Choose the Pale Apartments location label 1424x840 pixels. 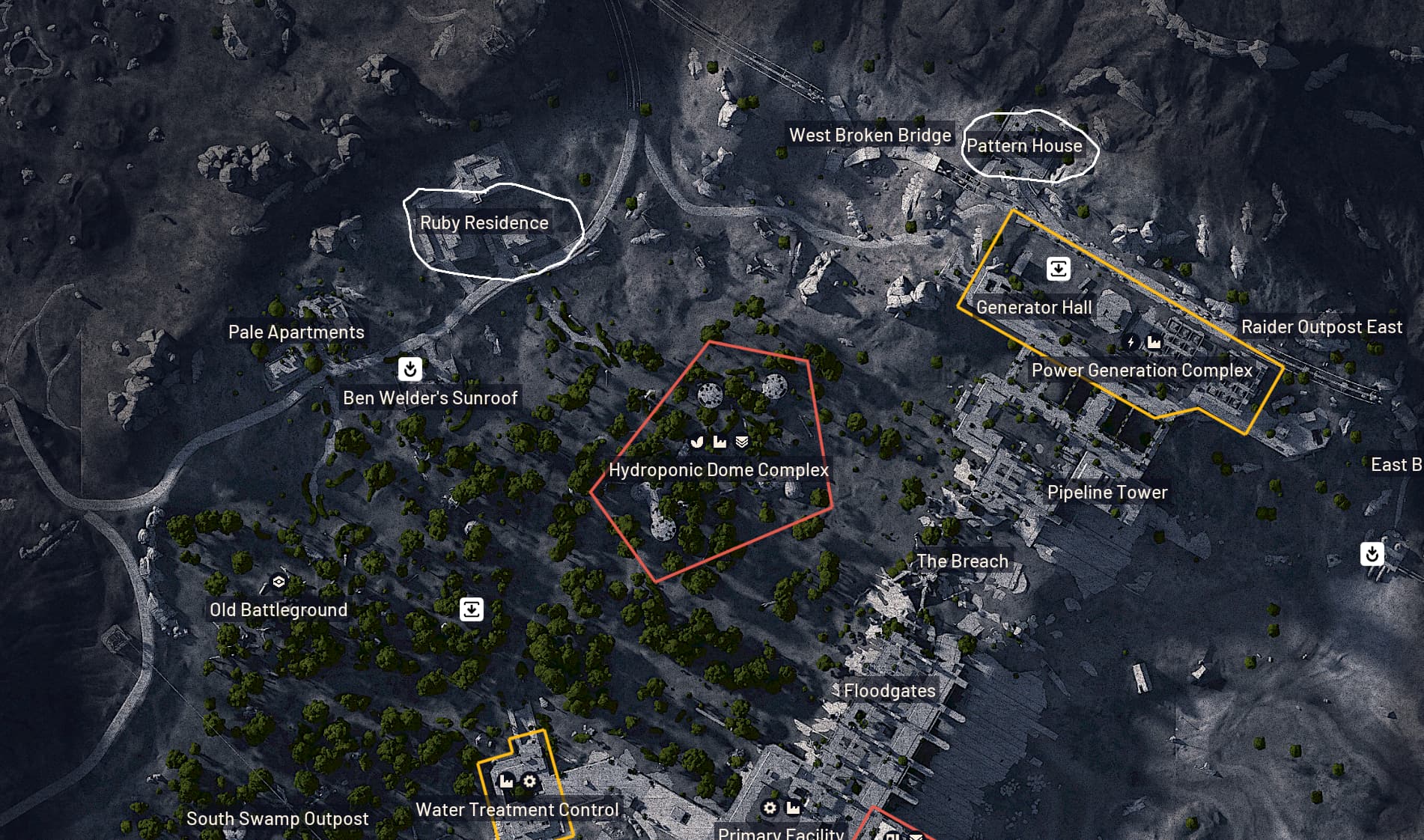pos(296,332)
